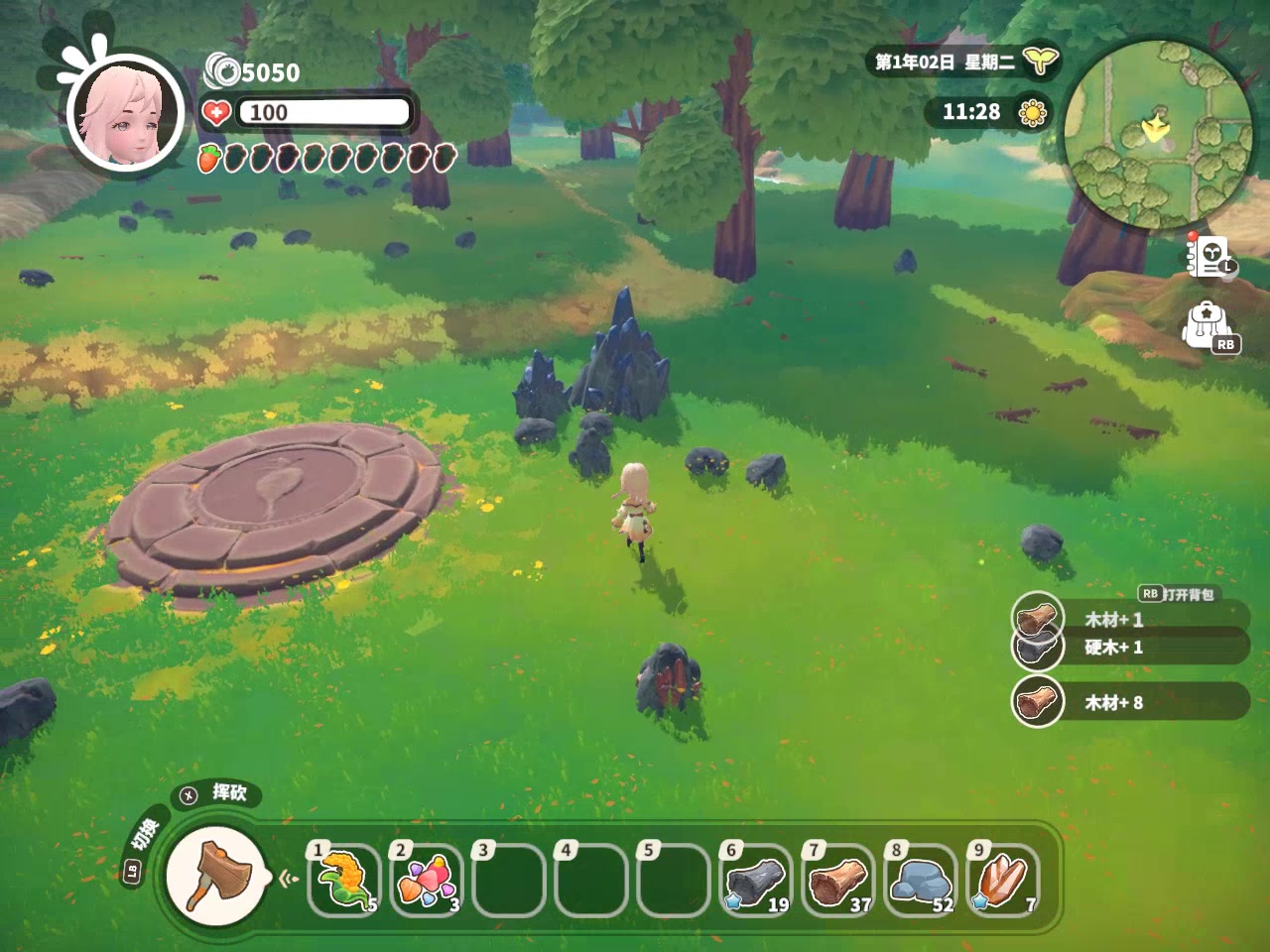Click the sprout season icon beside the date

point(1040,61)
